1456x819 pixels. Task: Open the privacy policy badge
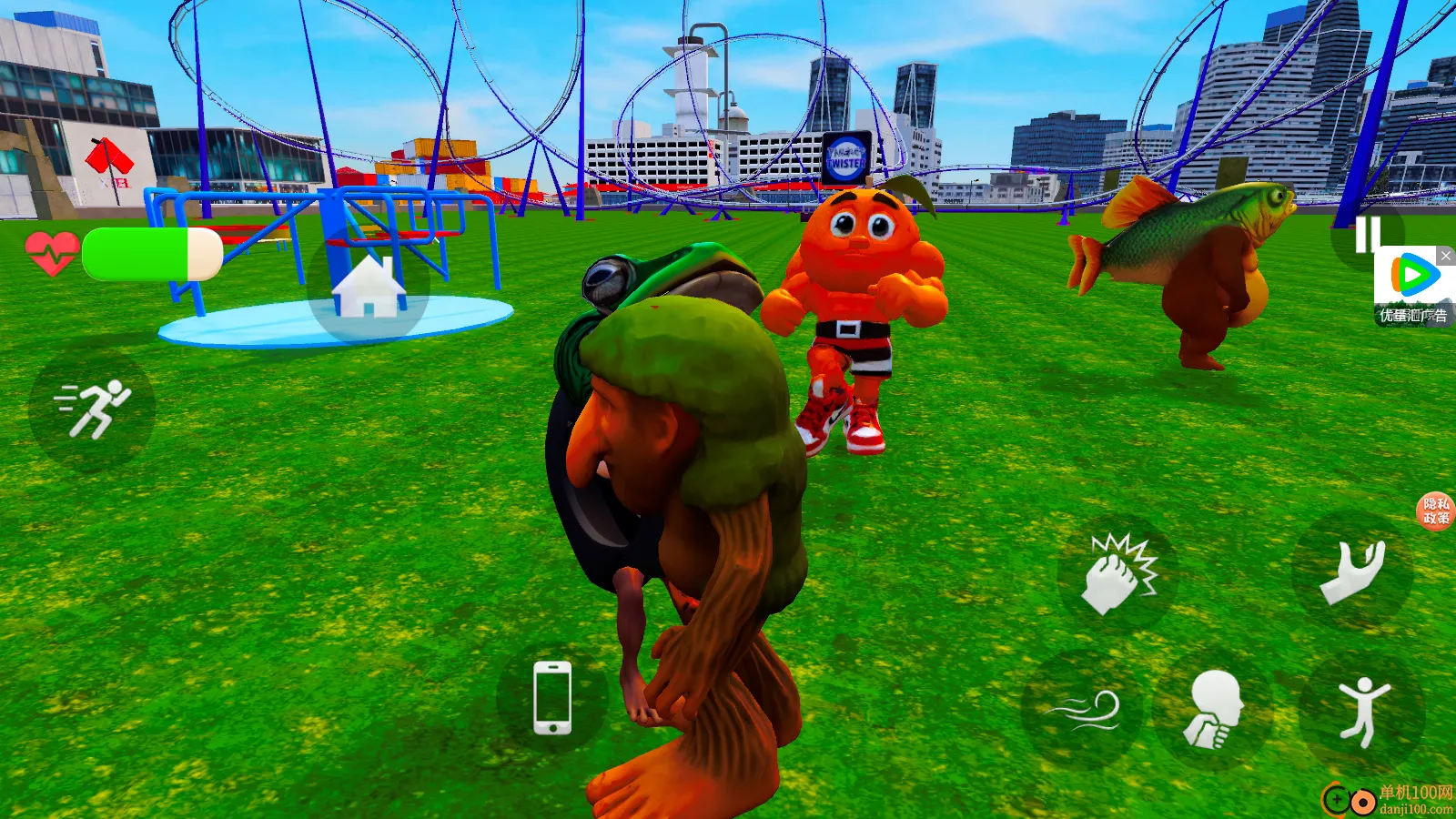point(1436,511)
